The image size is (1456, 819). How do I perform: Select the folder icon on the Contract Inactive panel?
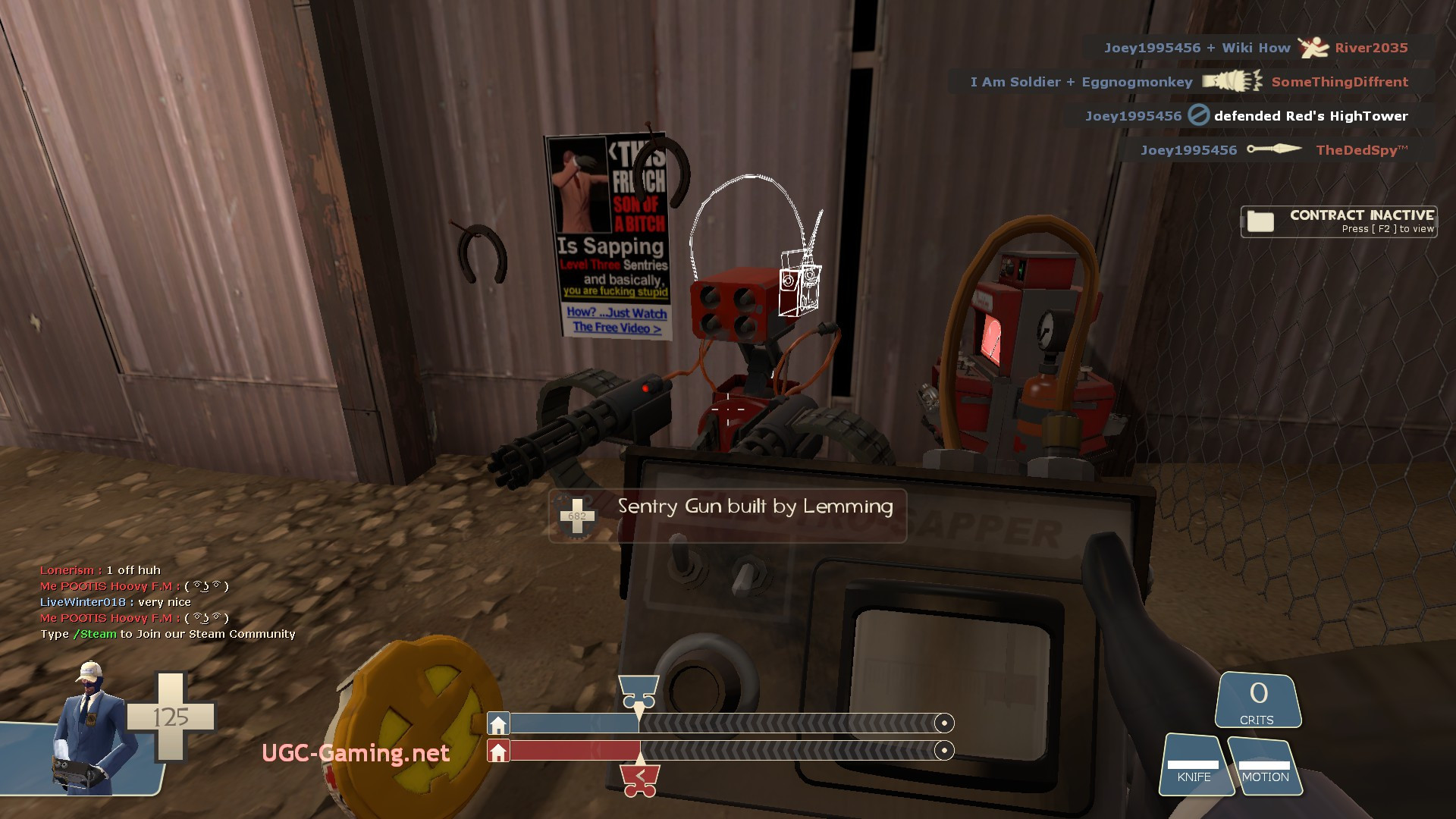click(1261, 221)
